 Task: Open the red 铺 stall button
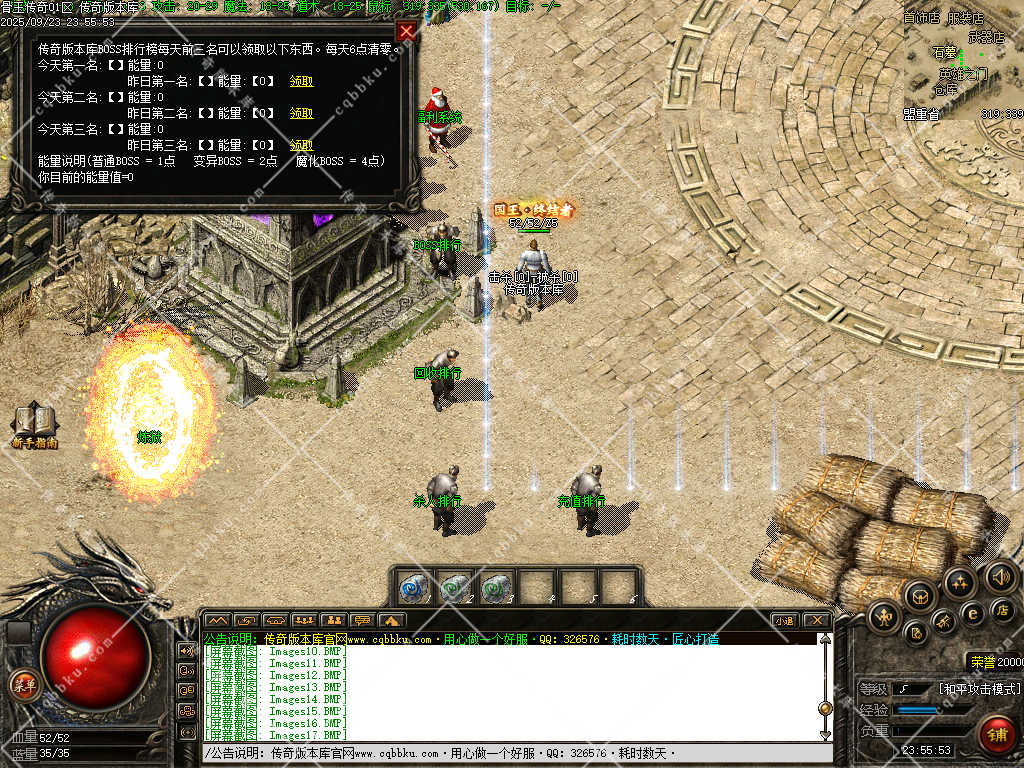point(996,734)
